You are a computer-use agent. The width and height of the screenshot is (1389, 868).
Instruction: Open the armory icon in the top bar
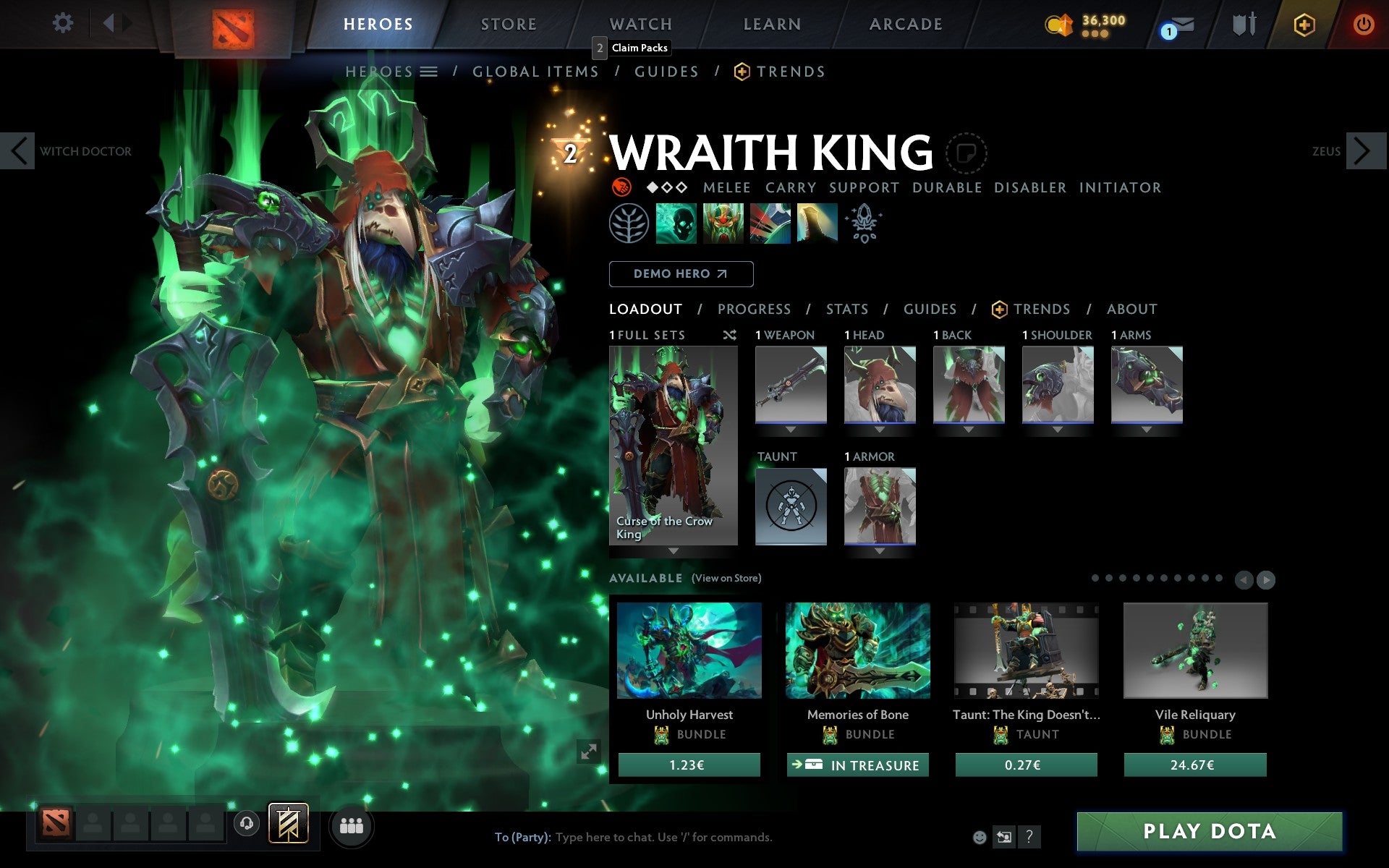click(1243, 24)
